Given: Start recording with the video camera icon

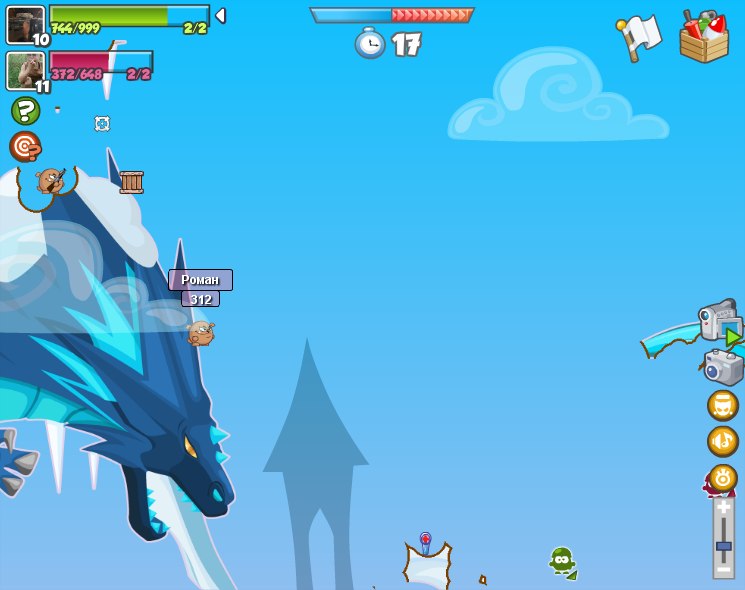Looking at the screenshot, I should pyautogui.click(x=720, y=322).
